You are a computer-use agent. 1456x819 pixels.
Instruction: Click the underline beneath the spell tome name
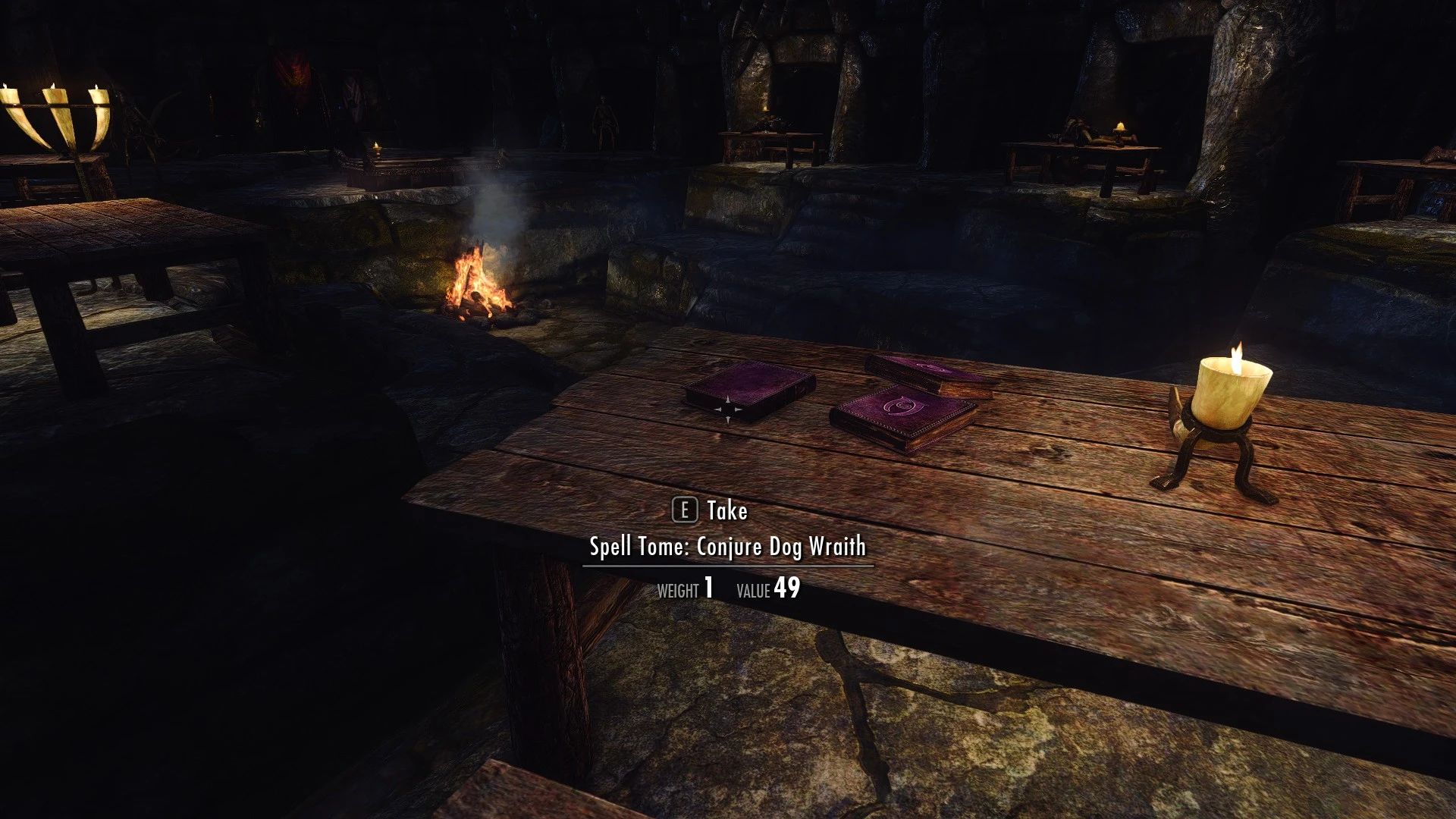728,565
